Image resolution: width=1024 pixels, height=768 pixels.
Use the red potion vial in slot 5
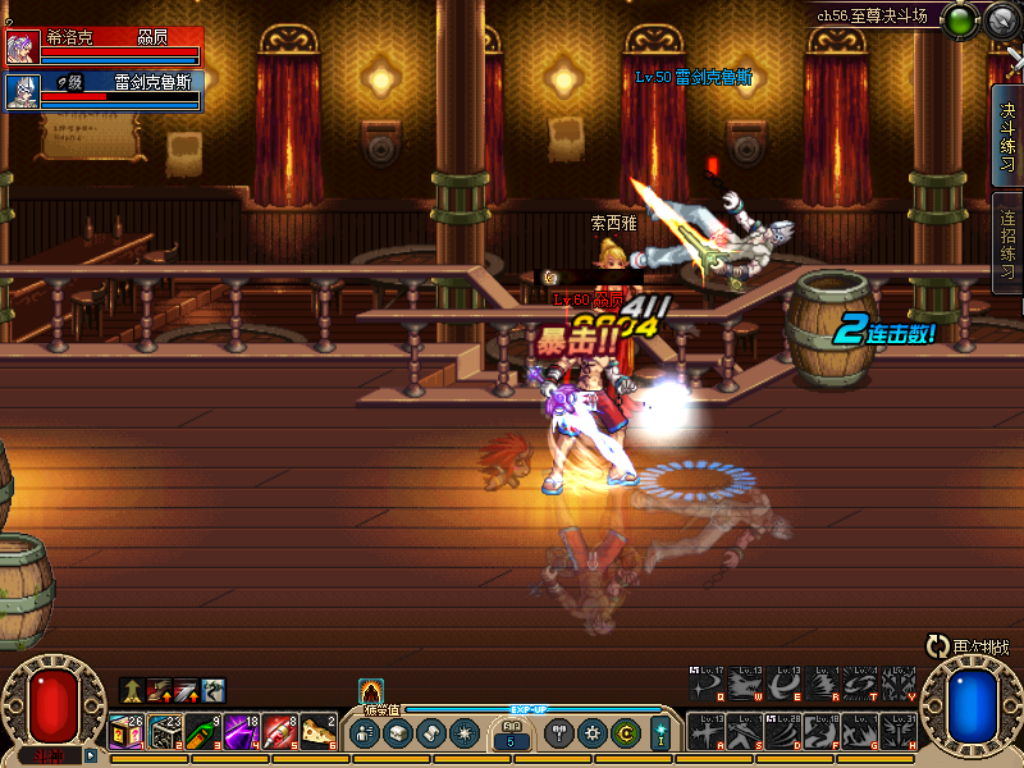(x=281, y=733)
